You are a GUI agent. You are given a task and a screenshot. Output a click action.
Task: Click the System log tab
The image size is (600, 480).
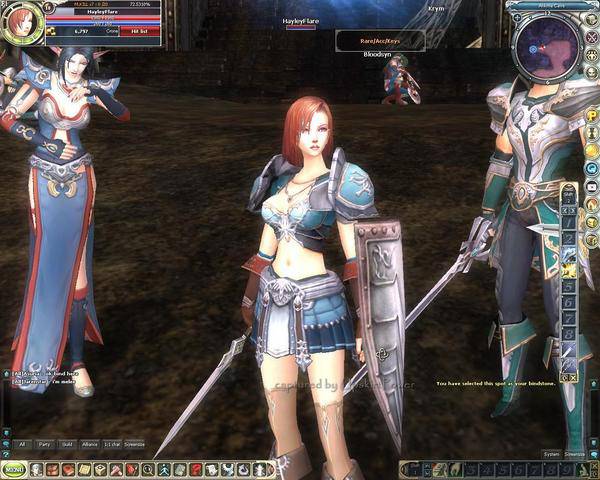coord(551,453)
